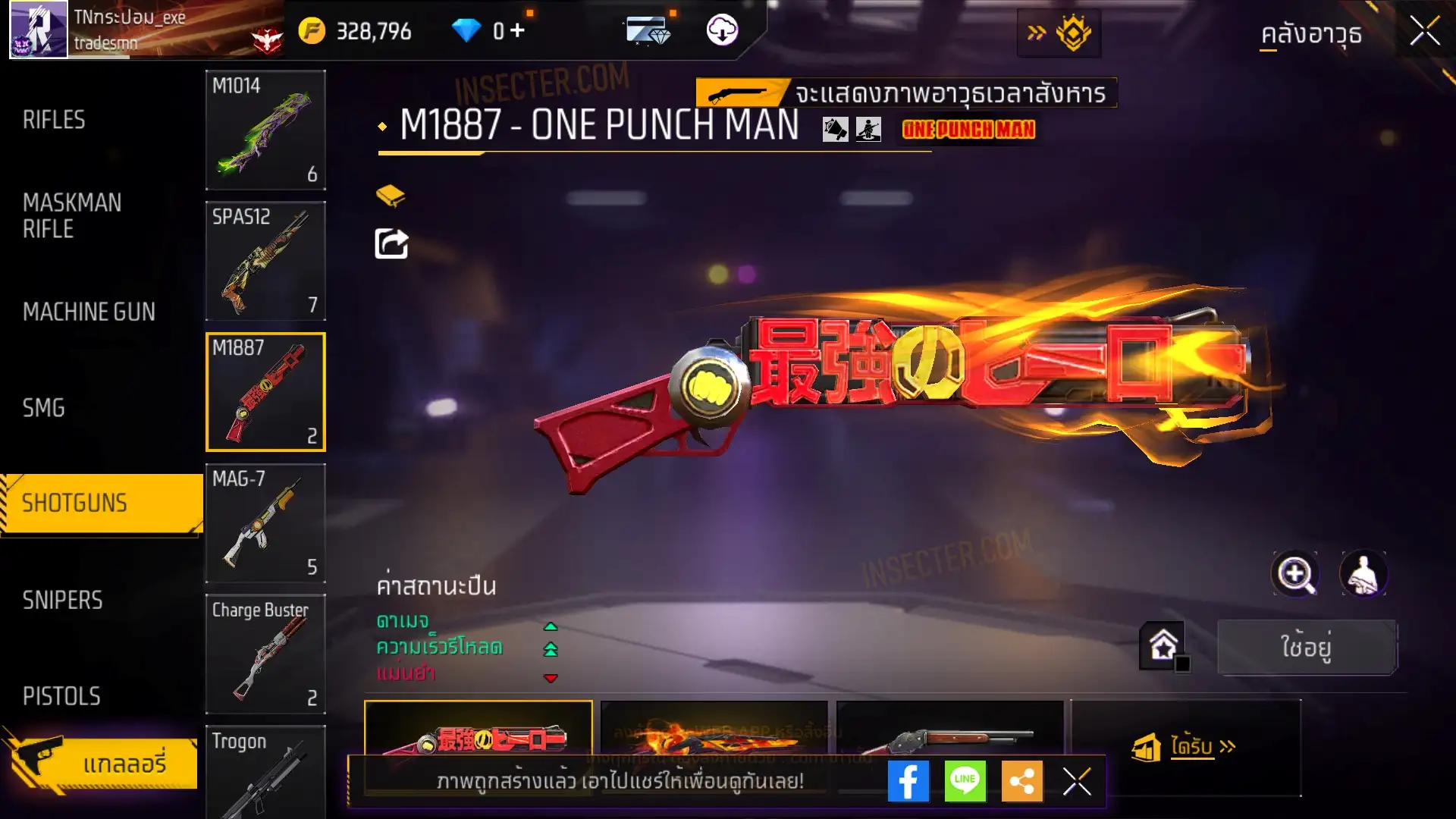Preview weapon on character icon
Screen dimensions: 1456x819
pyautogui.click(x=1363, y=574)
